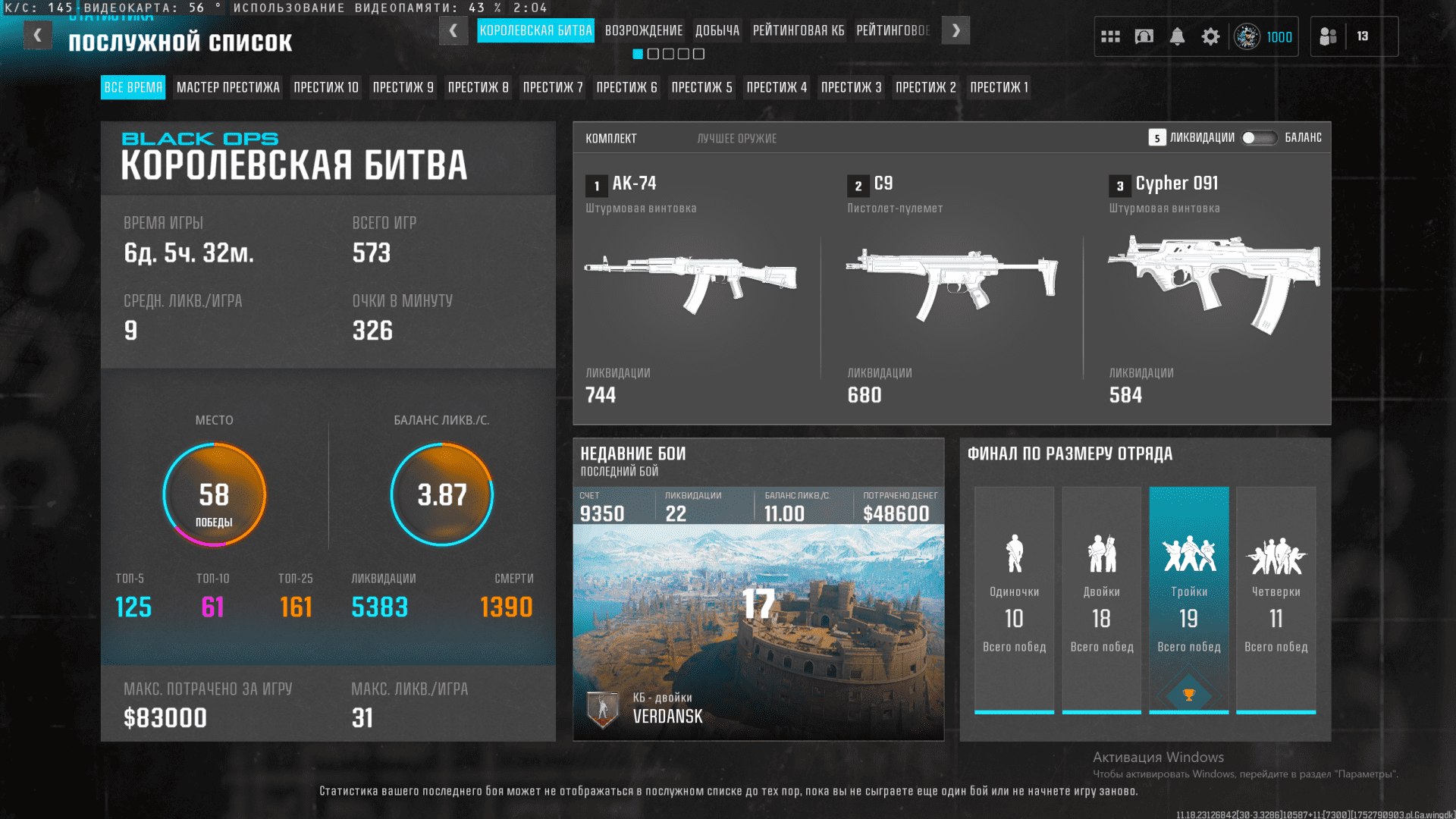Switch to the Лучшее оружие tab
The width and height of the screenshot is (1456, 819).
(x=736, y=139)
